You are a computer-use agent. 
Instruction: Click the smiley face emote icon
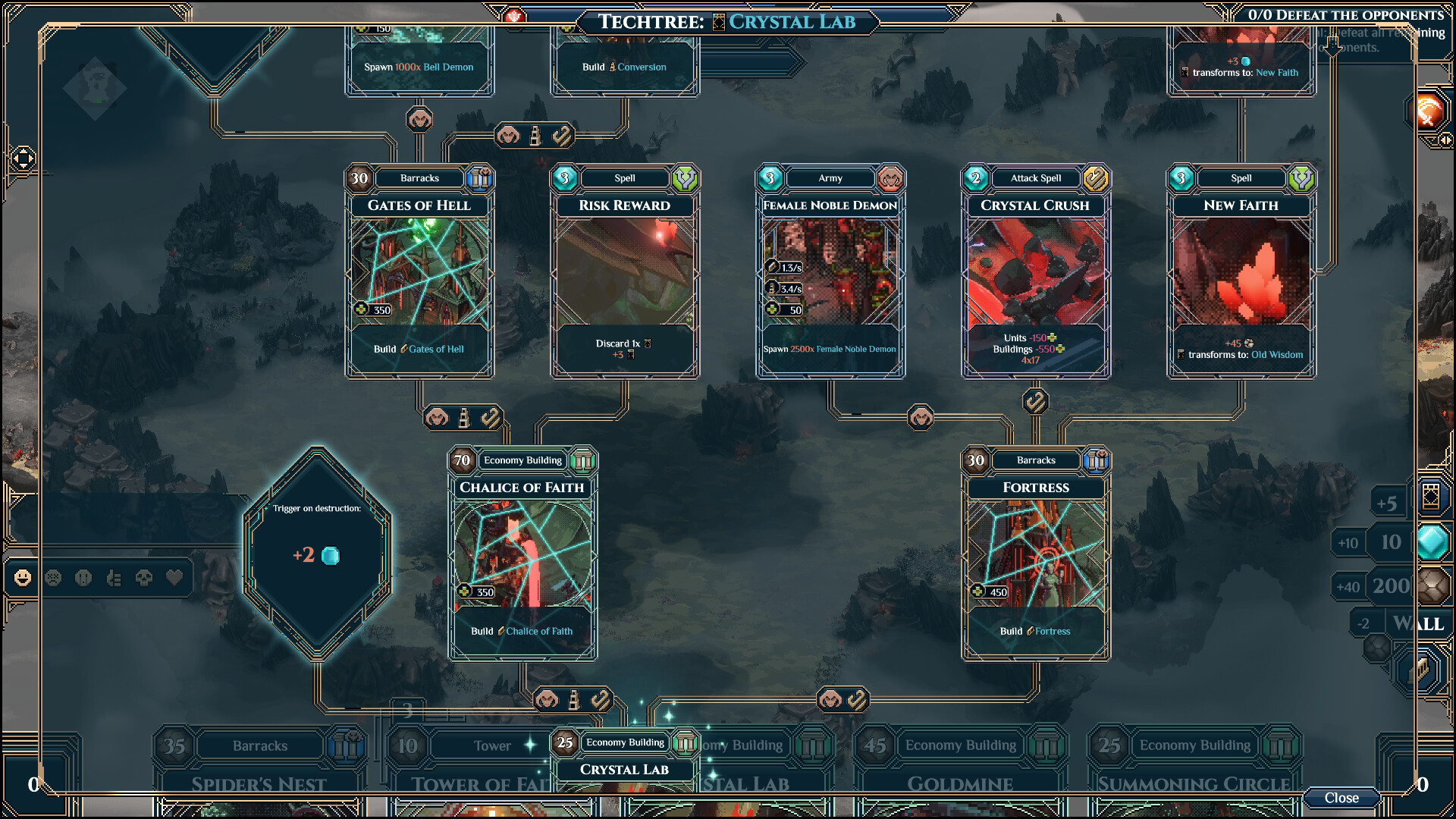point(23,579)
